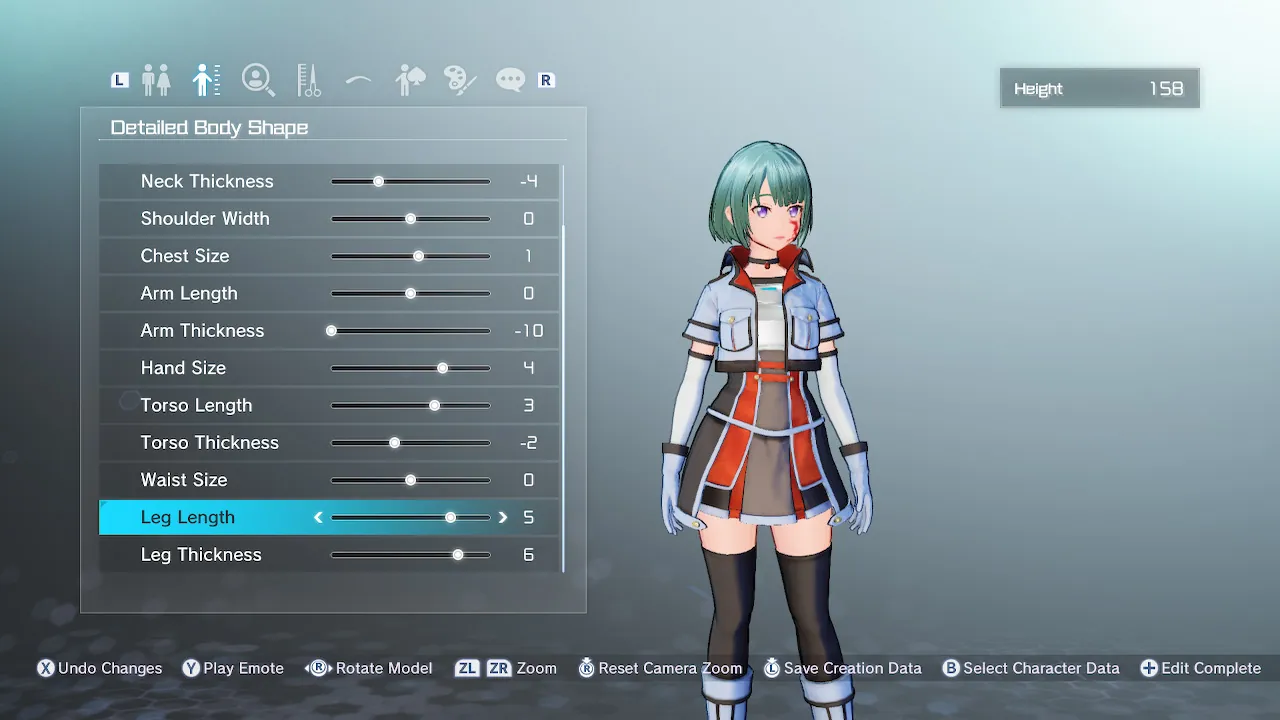Viewport: 1280px width, 720px height.
Task: Click the R shoulder button indicator
Action: click(x=546, y=79)
